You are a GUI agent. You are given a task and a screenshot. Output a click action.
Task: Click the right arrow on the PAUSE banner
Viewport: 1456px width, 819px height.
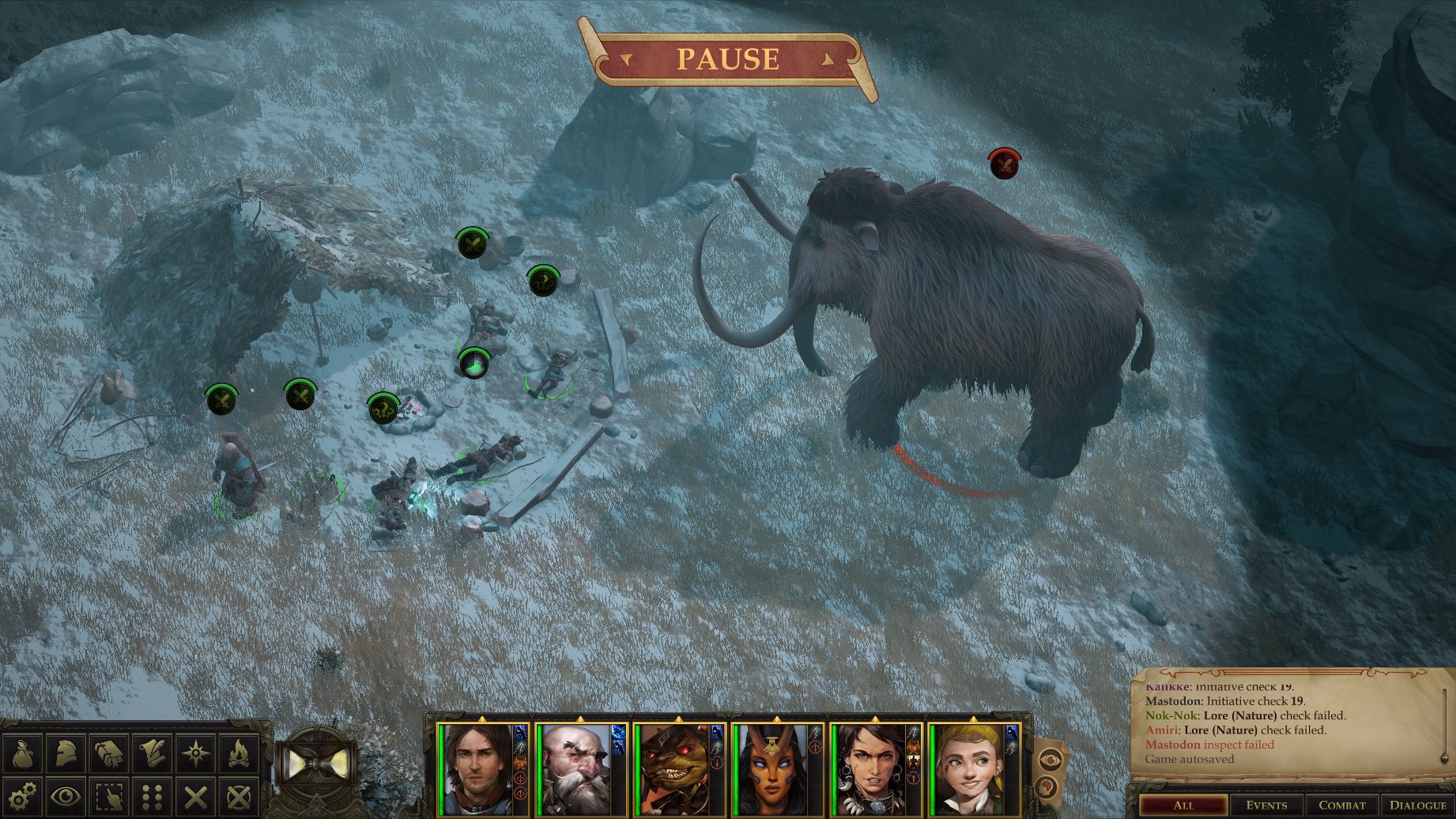click(x=827, y=59)
